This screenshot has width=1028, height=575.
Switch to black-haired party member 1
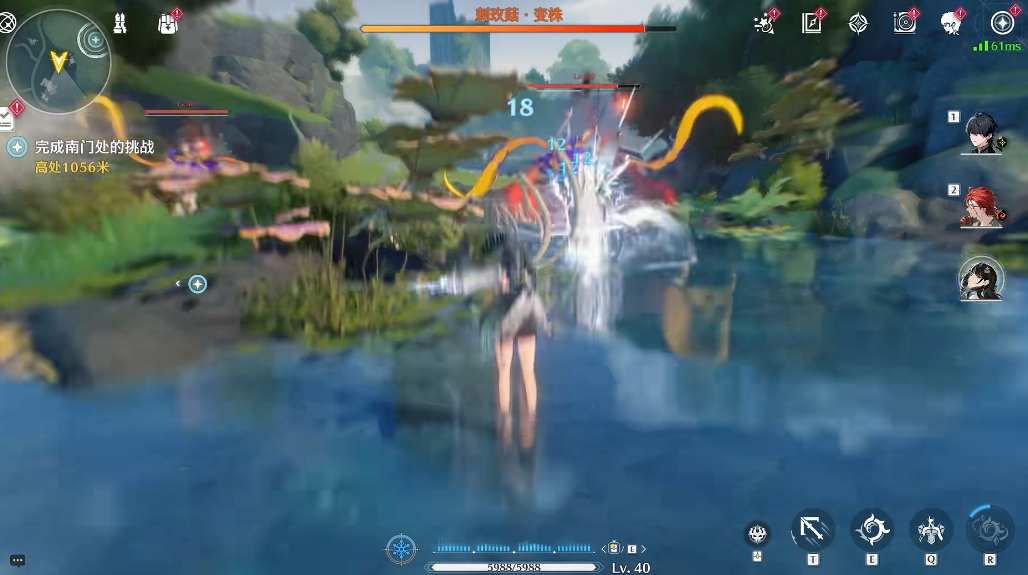981,133
